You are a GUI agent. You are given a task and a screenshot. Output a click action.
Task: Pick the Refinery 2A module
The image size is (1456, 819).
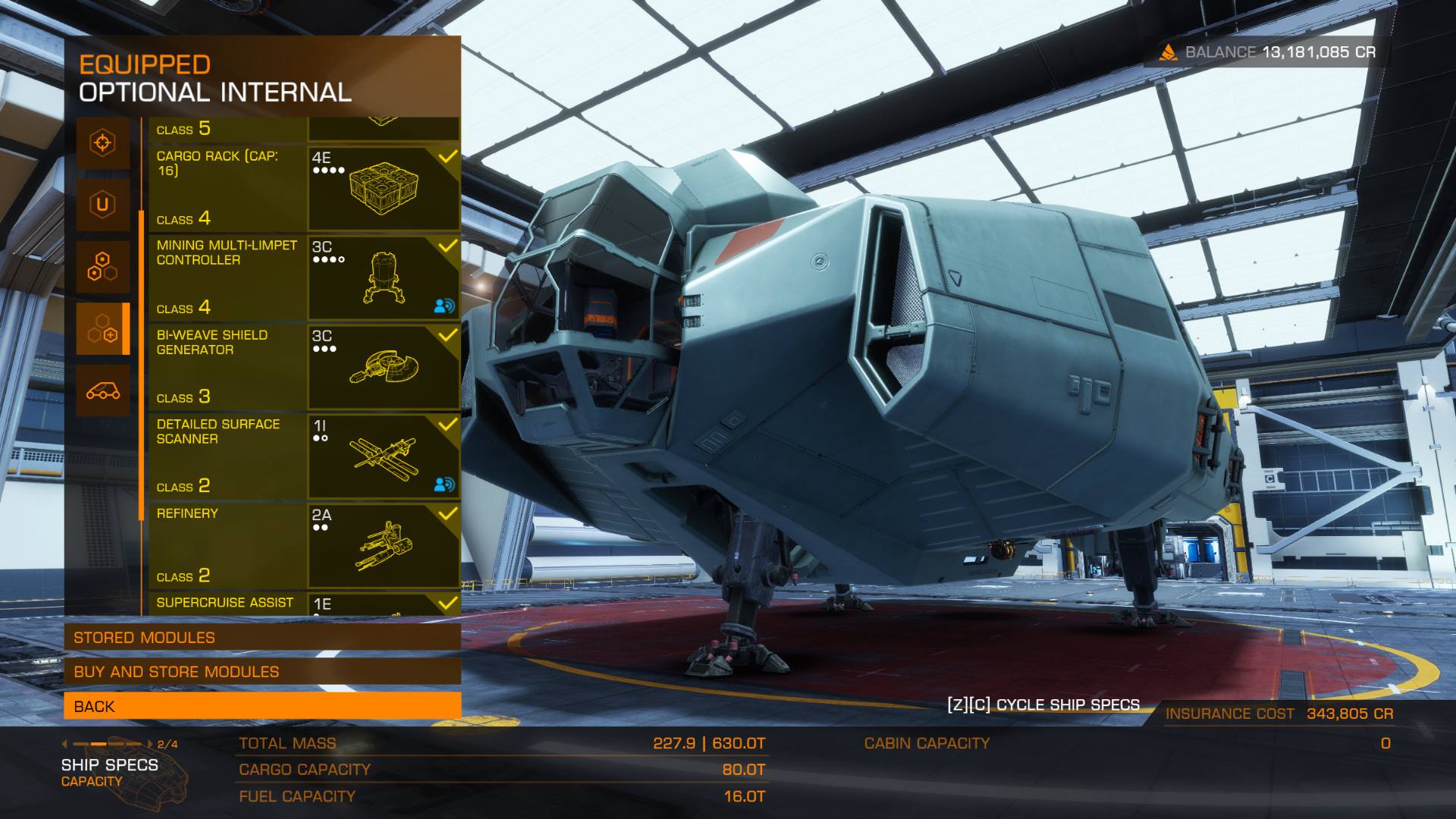coord(303,546)
